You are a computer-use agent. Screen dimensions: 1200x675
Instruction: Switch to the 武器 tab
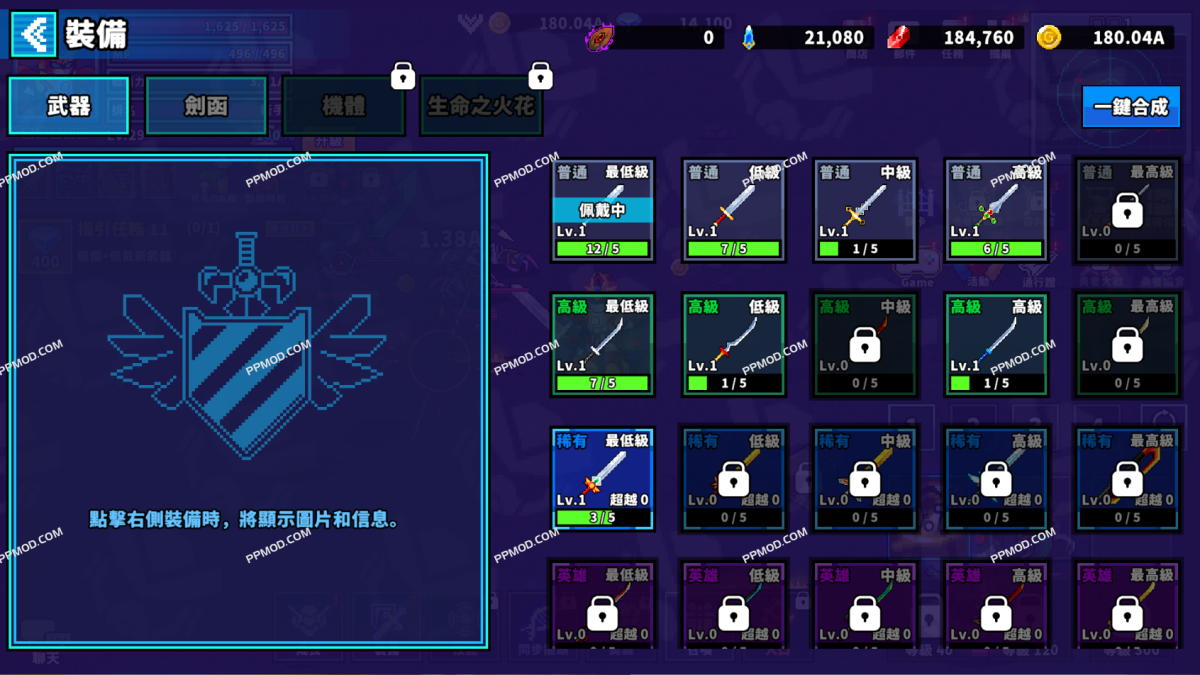tap(69, 106)
